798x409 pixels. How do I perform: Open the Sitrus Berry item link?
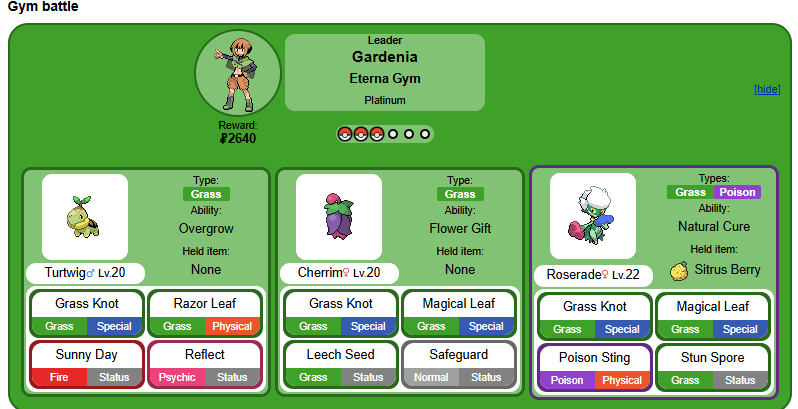point(725,269)
